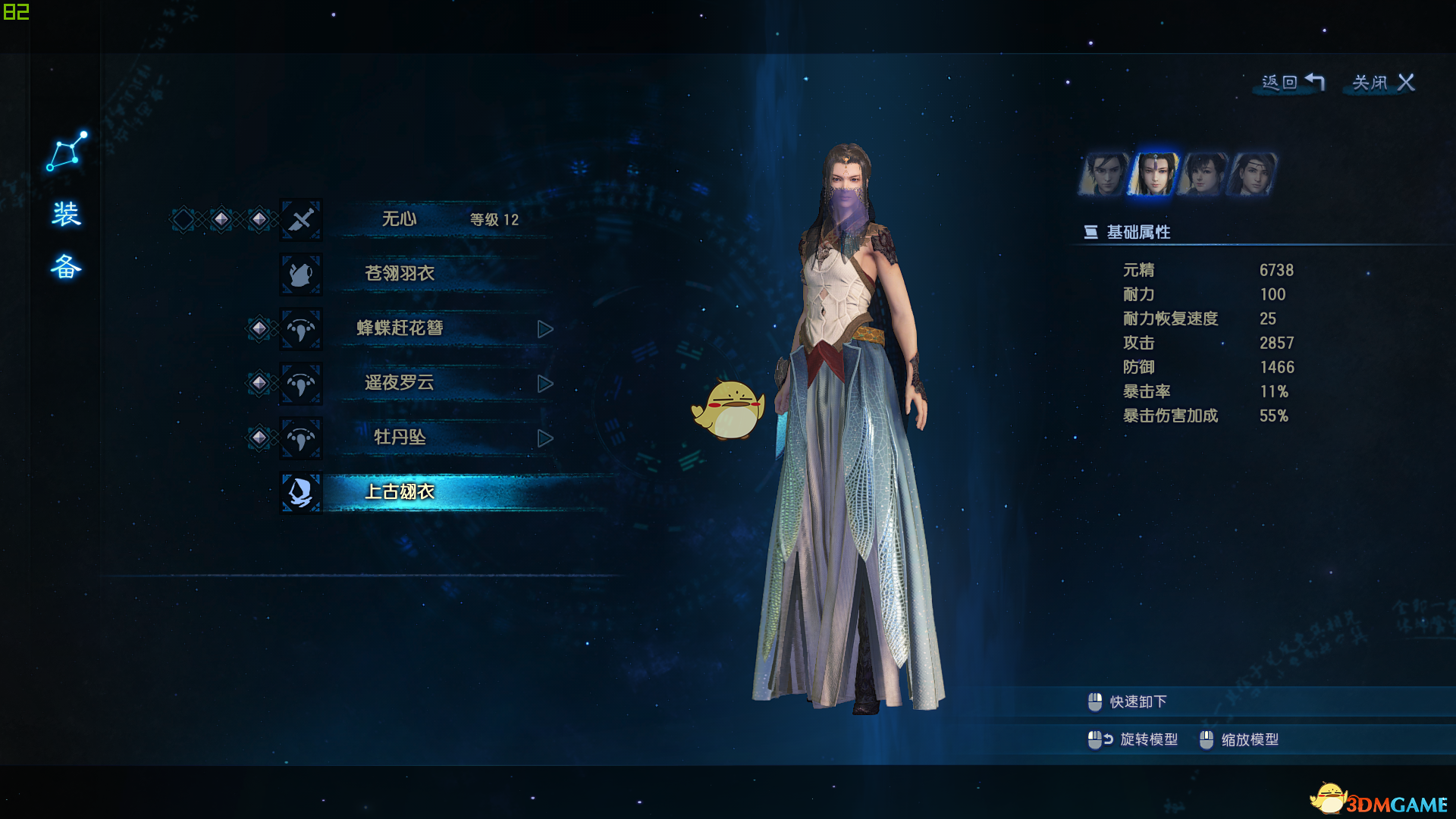Select the 蜂蝶赶花簪 accessory row
Viewport: 1456px width, 819px height.
tap(400, 328)
